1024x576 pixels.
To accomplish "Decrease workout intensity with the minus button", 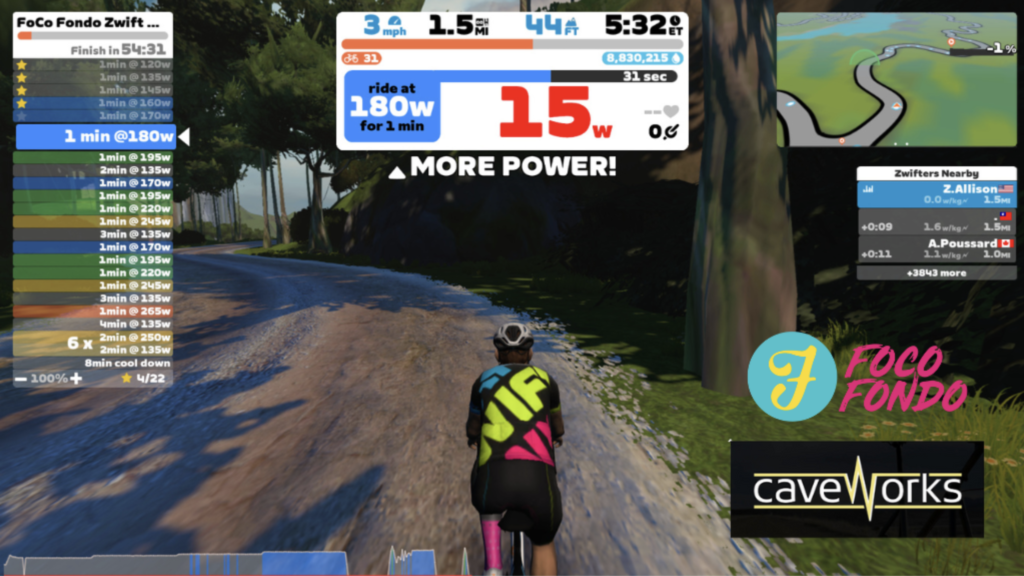I will pyautogui.click(x=21, y=379).
